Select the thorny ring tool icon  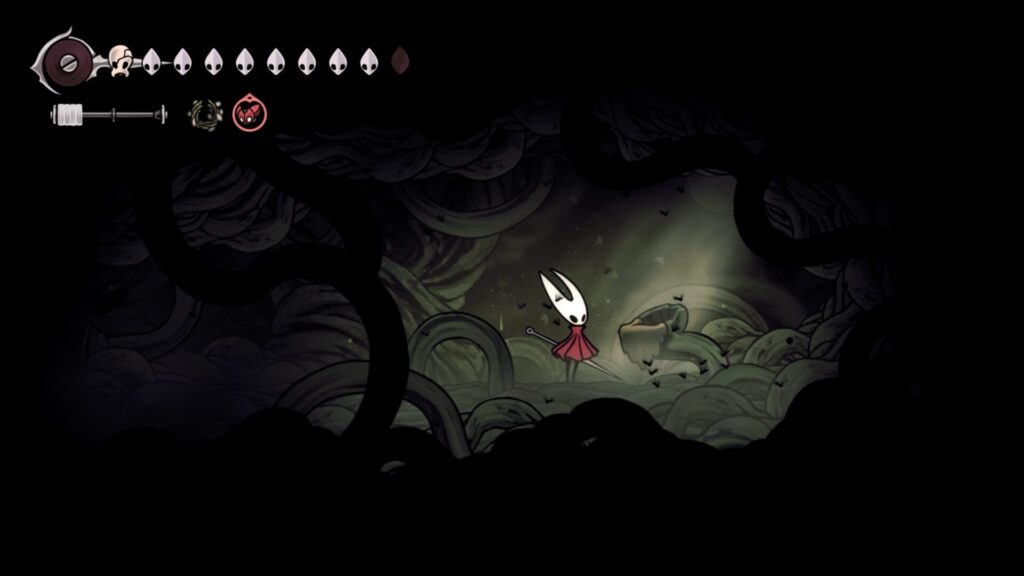click(x=206, y=115)
